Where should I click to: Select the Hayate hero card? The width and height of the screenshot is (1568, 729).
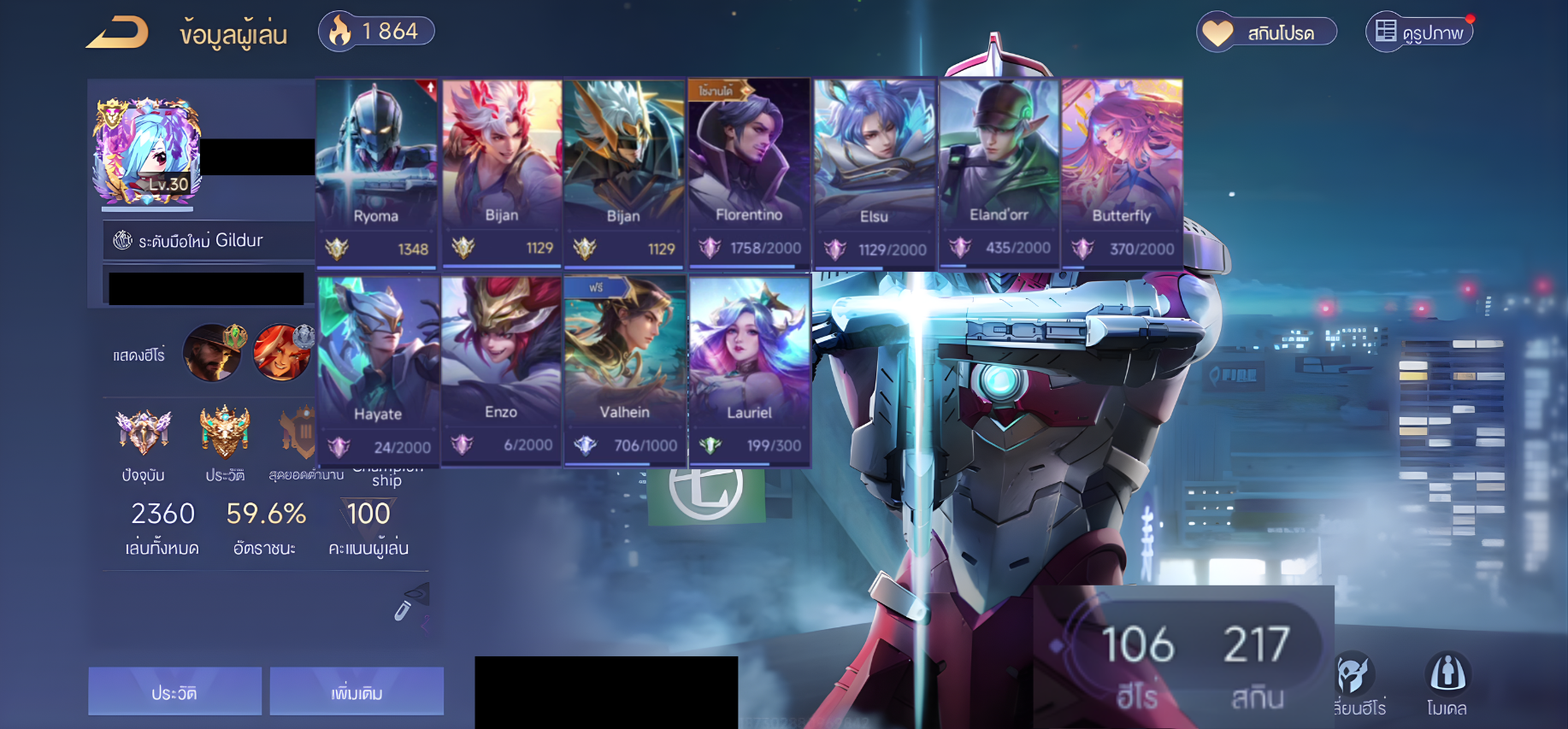(378, 369)
